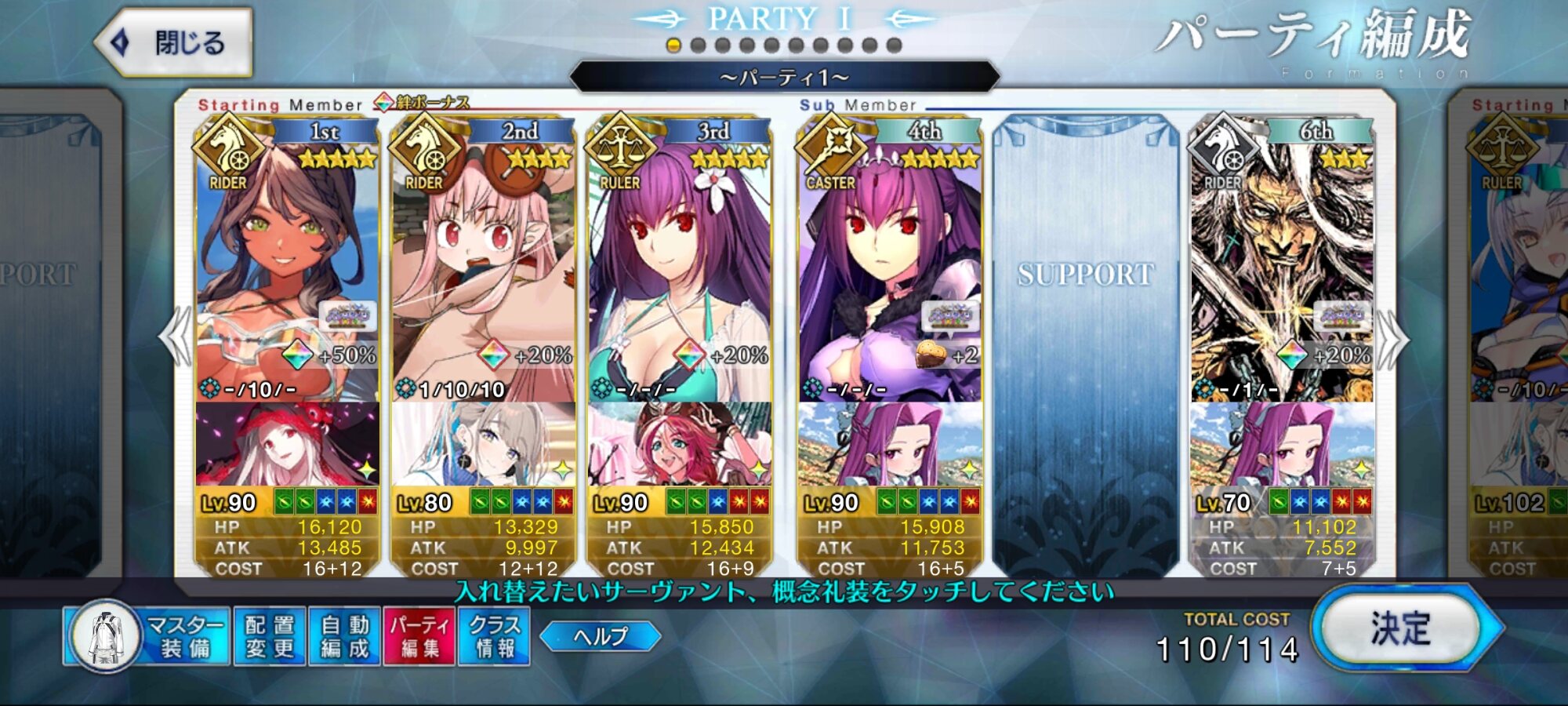
Task: Open the 配置変更 position change option
Action: tap(269, 636)
